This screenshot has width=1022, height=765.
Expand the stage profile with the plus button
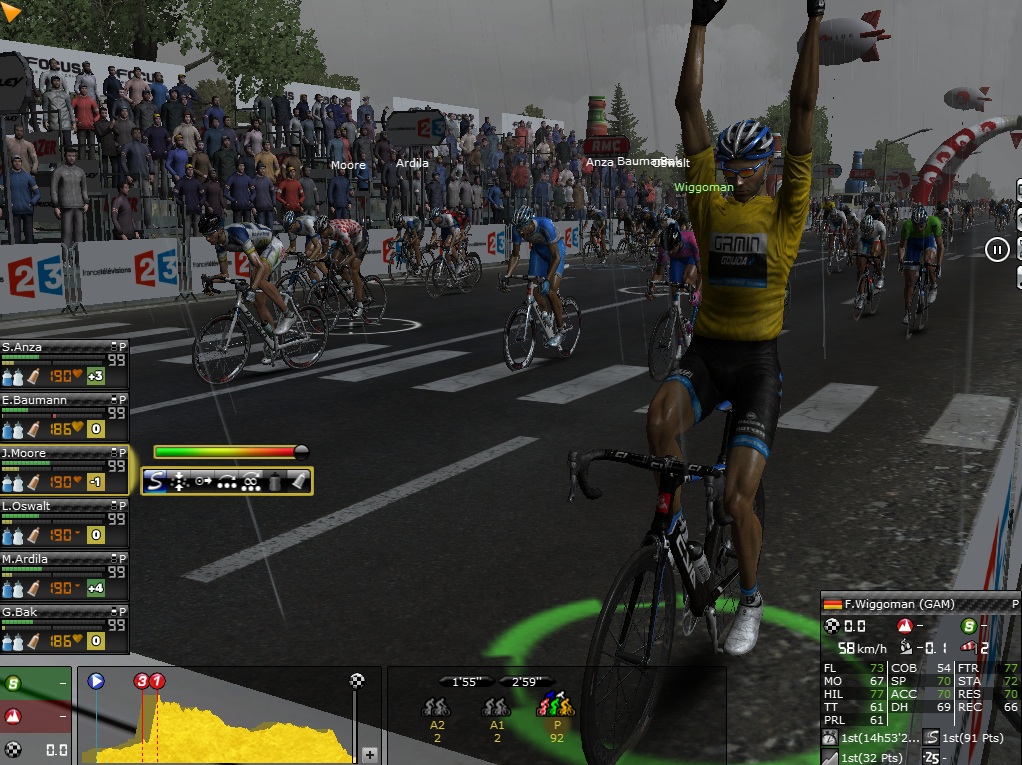[x=369, y=754]
